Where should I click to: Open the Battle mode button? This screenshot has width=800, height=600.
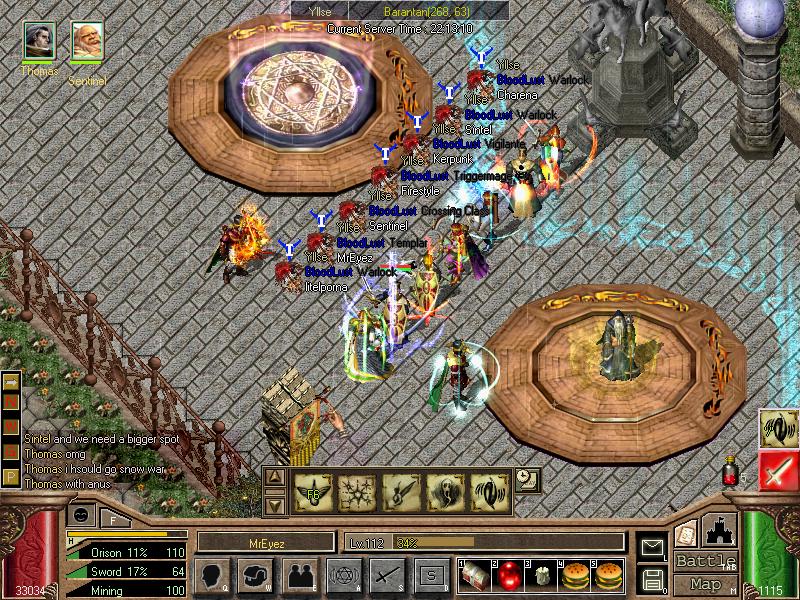[x=705, y=561]
